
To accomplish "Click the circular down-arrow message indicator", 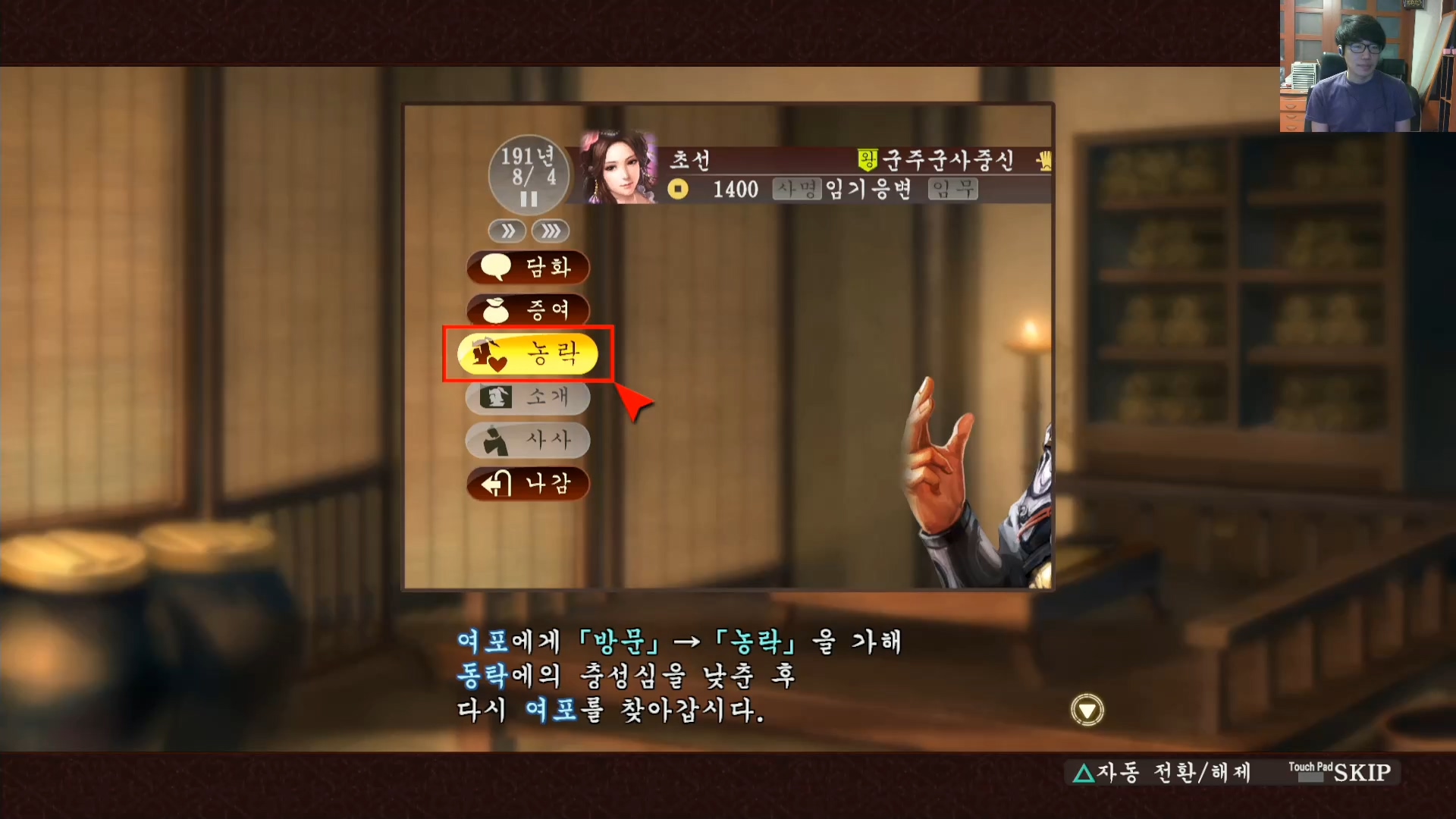I will coord(1087,710).
